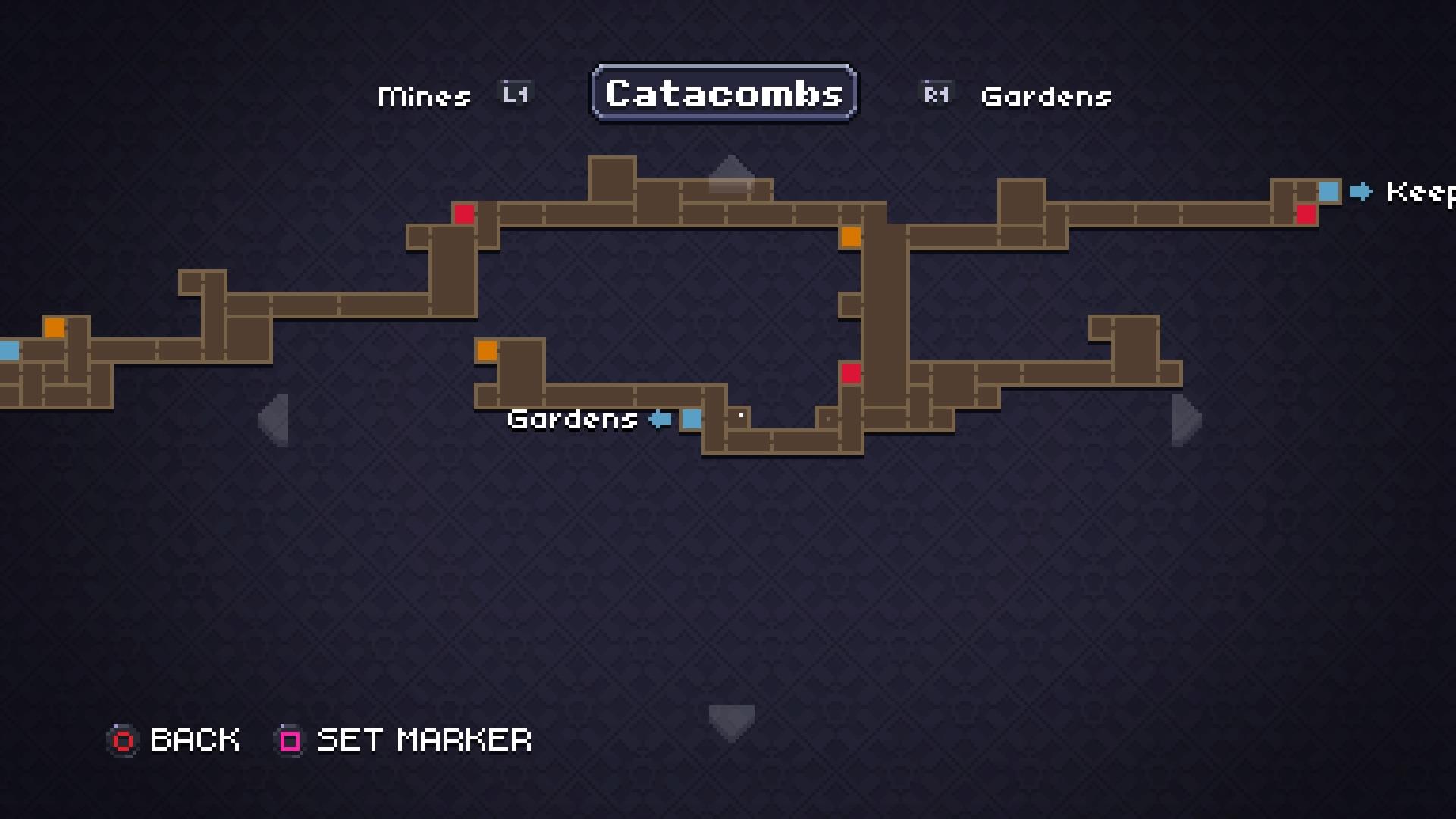This screenshot has height=819, width=1456.
Task: Click the circle button icon next to BACK
Action: (x=123, y=740)
